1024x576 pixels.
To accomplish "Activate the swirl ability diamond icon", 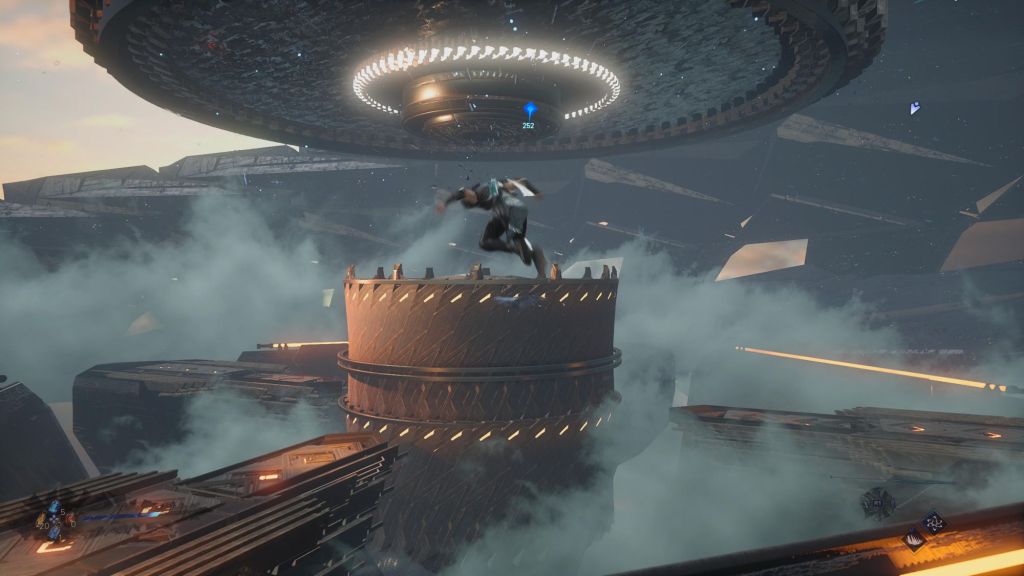I will coord(934,521).
